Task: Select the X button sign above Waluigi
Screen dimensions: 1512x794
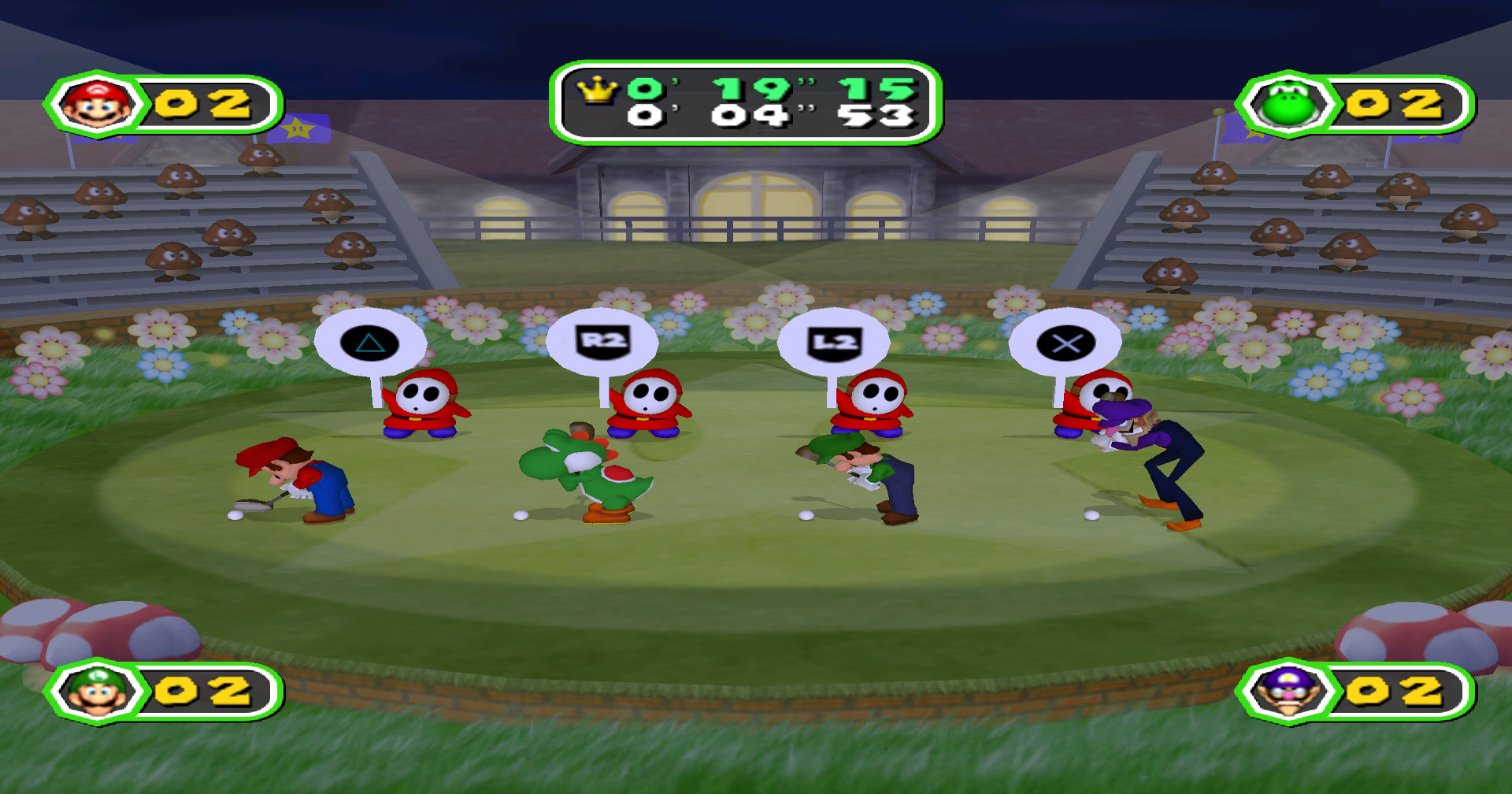Action: click(1065, 343)
